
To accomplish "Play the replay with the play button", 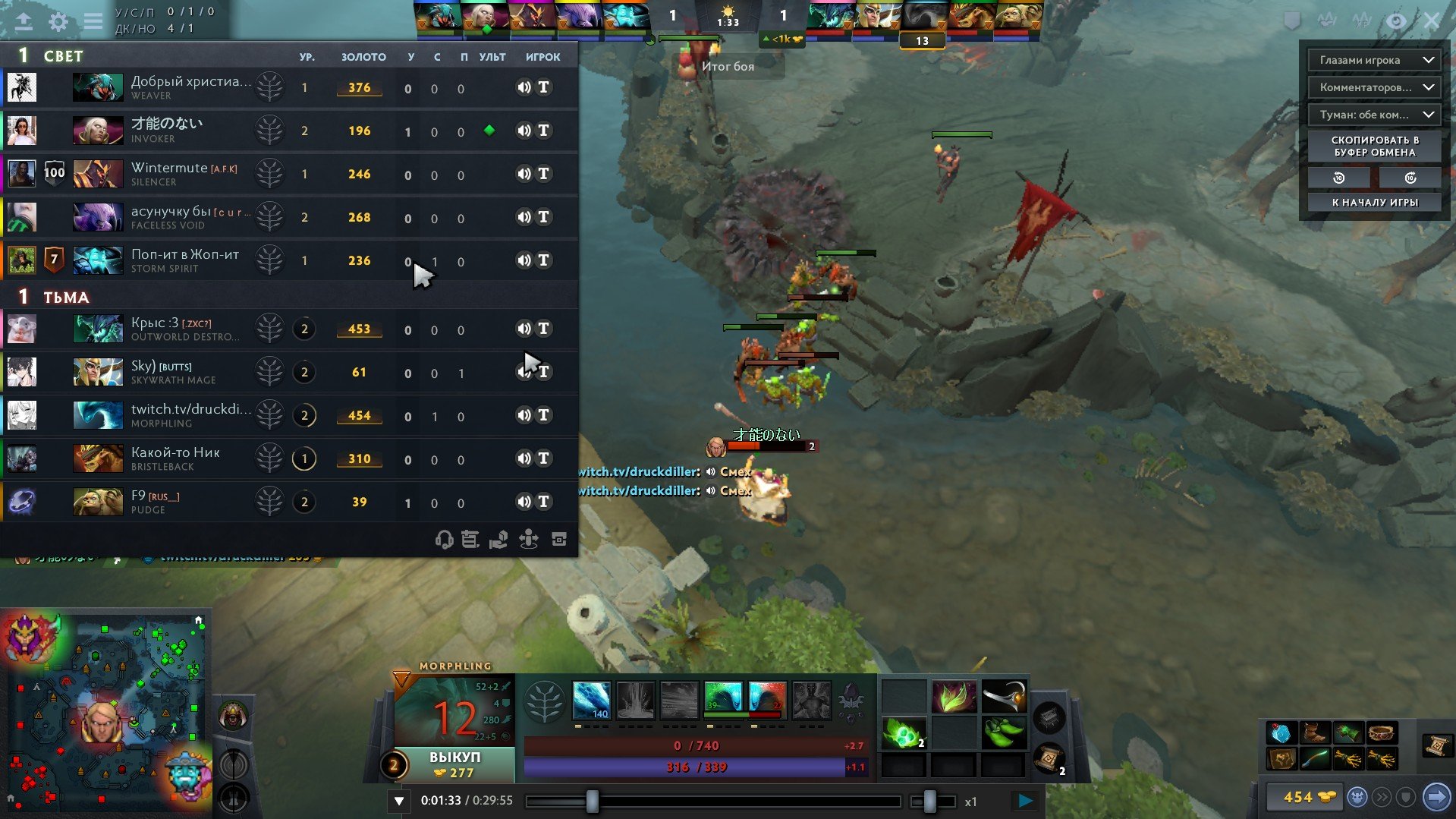I will point(1025,800).
